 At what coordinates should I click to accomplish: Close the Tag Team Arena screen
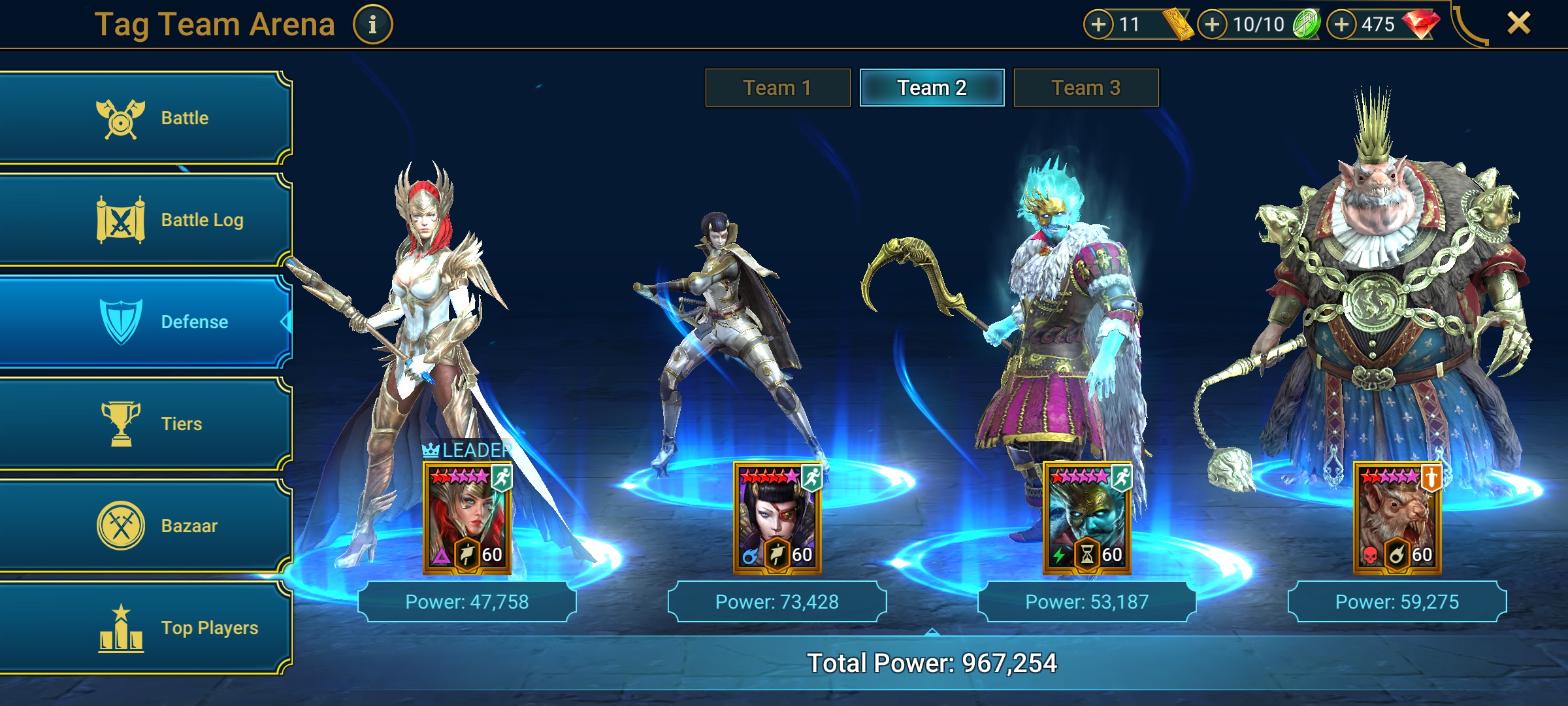[1518, 24]
